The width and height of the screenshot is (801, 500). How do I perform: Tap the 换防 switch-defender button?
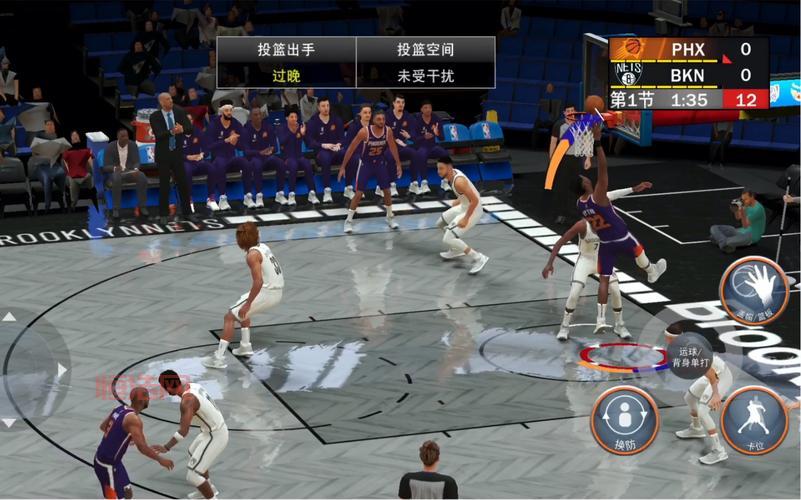(624, 420)
